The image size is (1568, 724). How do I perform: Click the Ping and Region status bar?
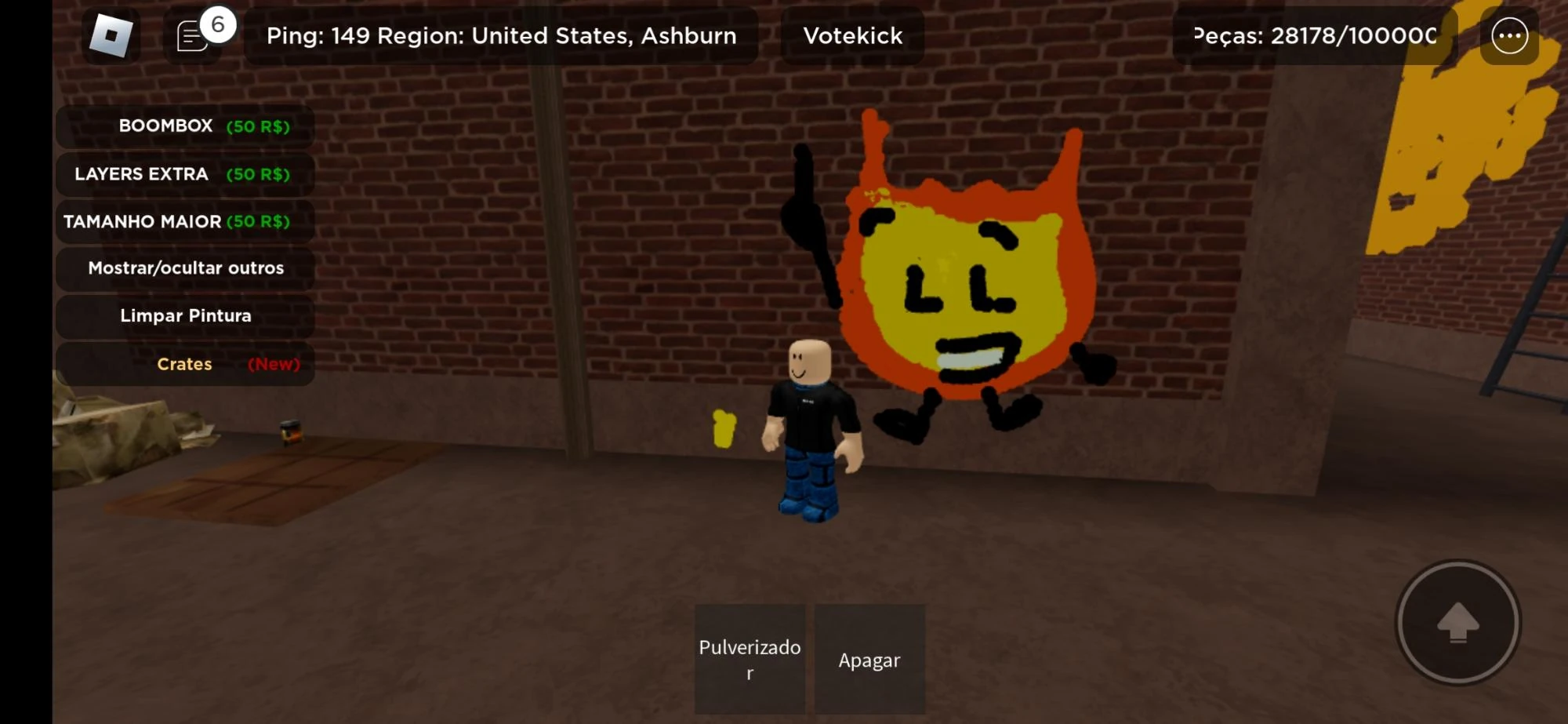tap(501, 35)
